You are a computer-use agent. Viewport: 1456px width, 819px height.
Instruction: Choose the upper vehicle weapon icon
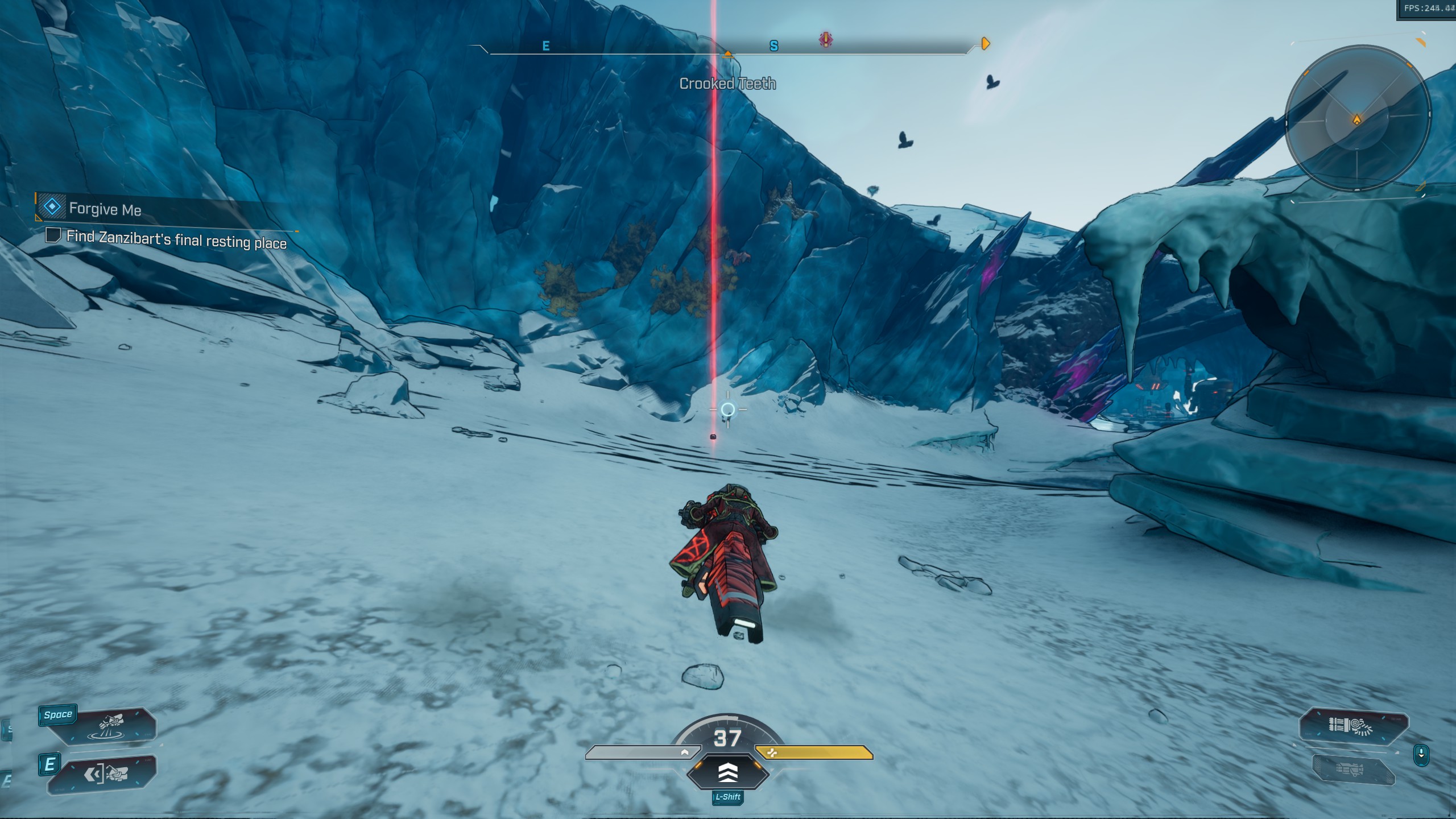pyautogui.click(x=1354, y=726)
